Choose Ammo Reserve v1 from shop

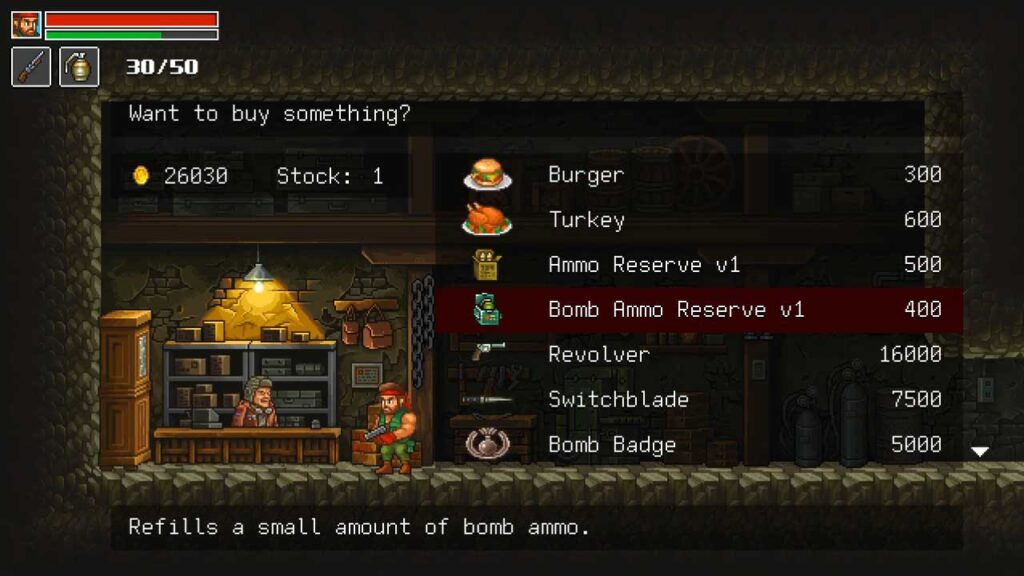click(x=700, y=265)
